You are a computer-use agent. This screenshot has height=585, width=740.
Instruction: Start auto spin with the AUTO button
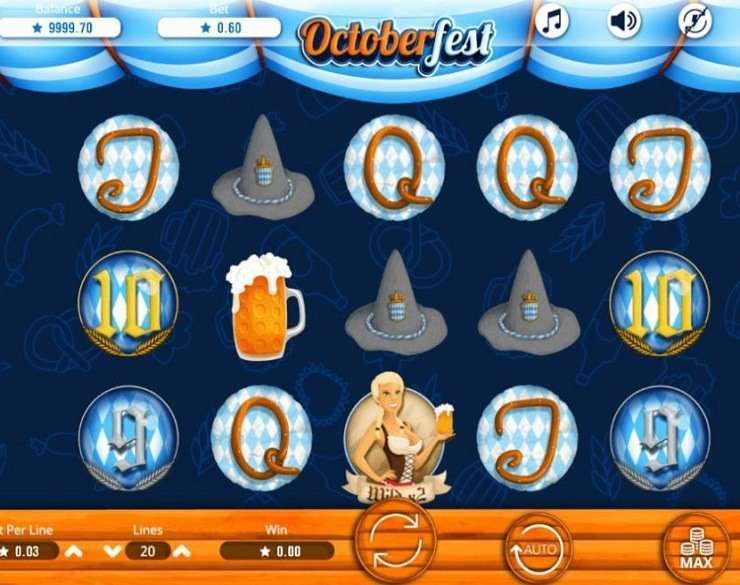[x=539, y=547]
